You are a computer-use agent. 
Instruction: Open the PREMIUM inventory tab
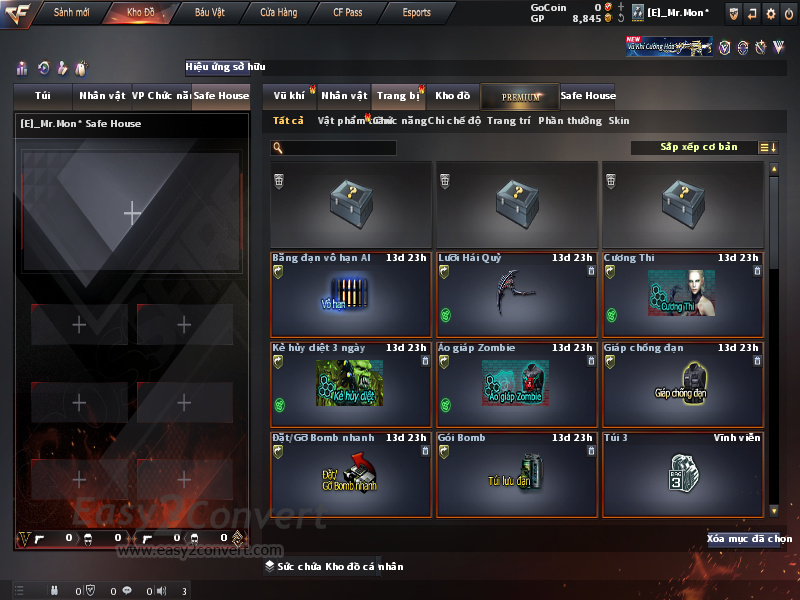click(x=520, y=96)
